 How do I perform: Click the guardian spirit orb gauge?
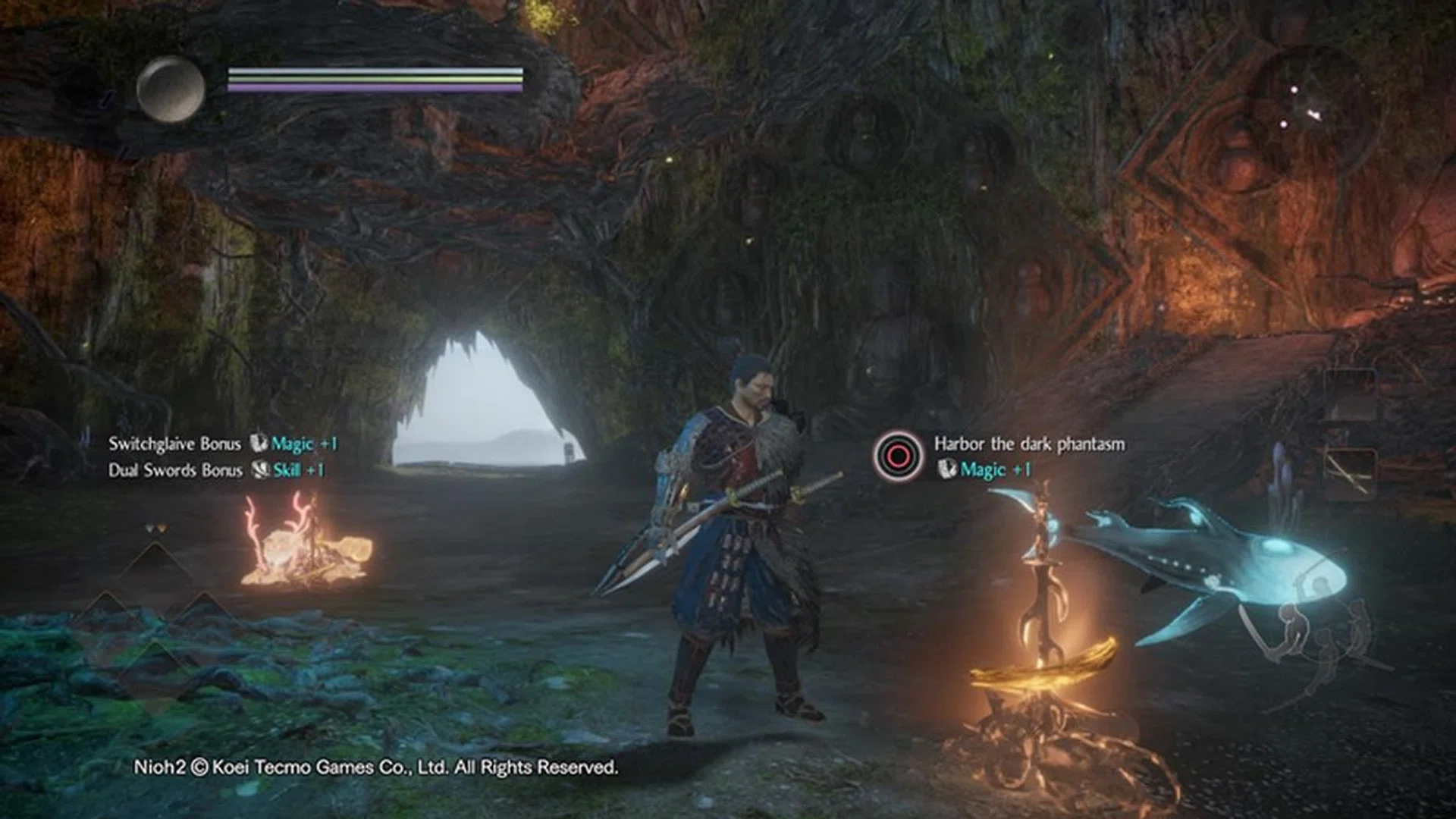171,89
